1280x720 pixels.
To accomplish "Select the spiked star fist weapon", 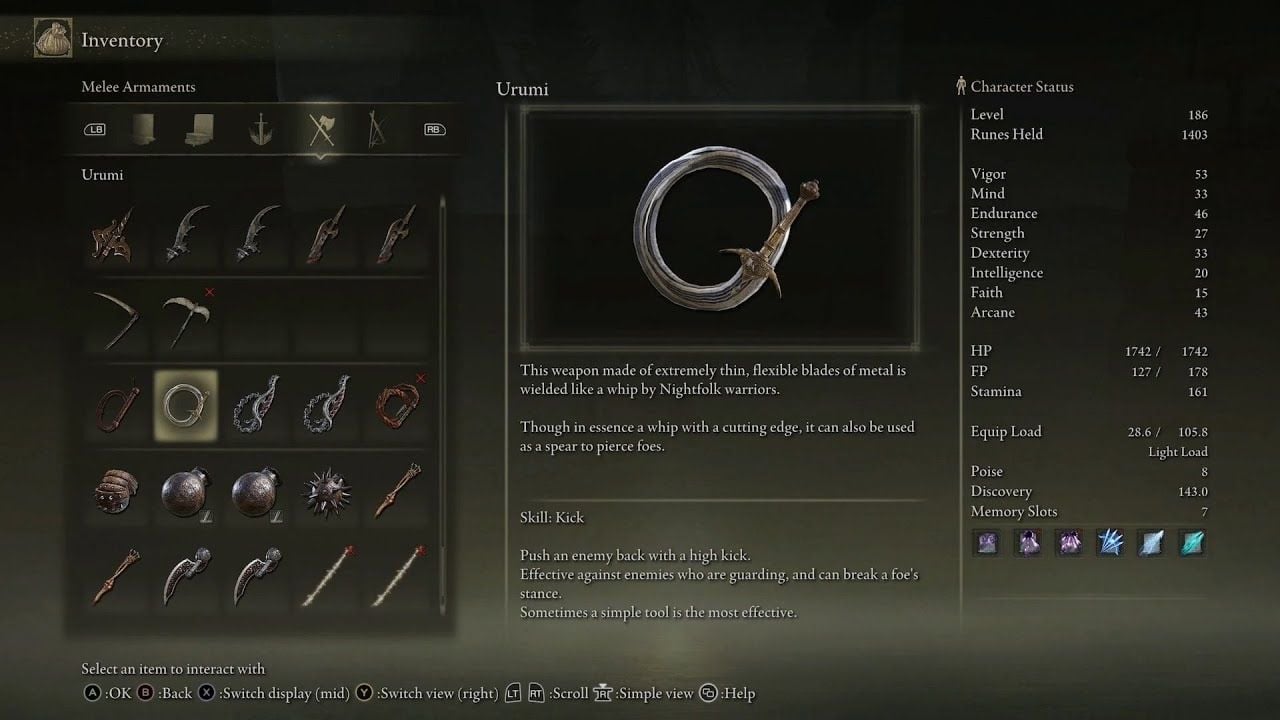I will 325,494.
